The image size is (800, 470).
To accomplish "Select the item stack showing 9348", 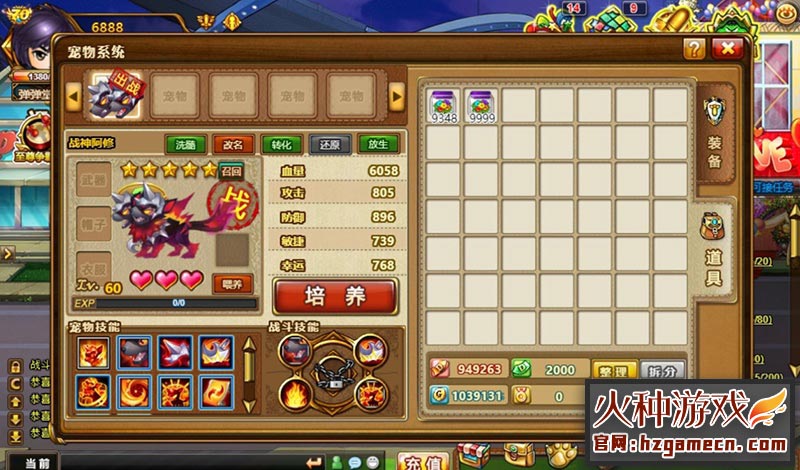I will [x=444, y=106].
